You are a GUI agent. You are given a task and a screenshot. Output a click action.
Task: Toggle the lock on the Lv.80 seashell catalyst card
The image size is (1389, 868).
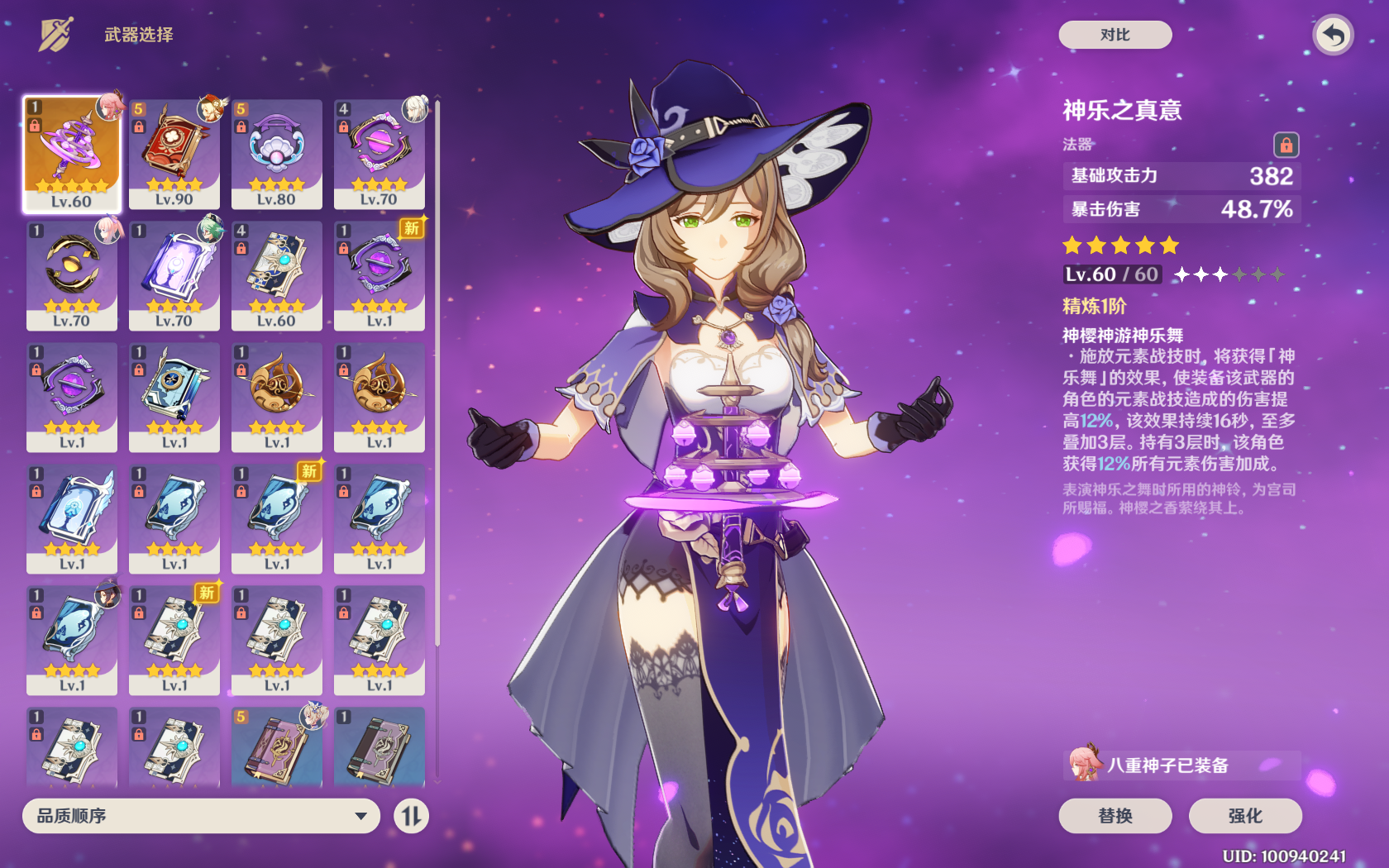[240, 128]
